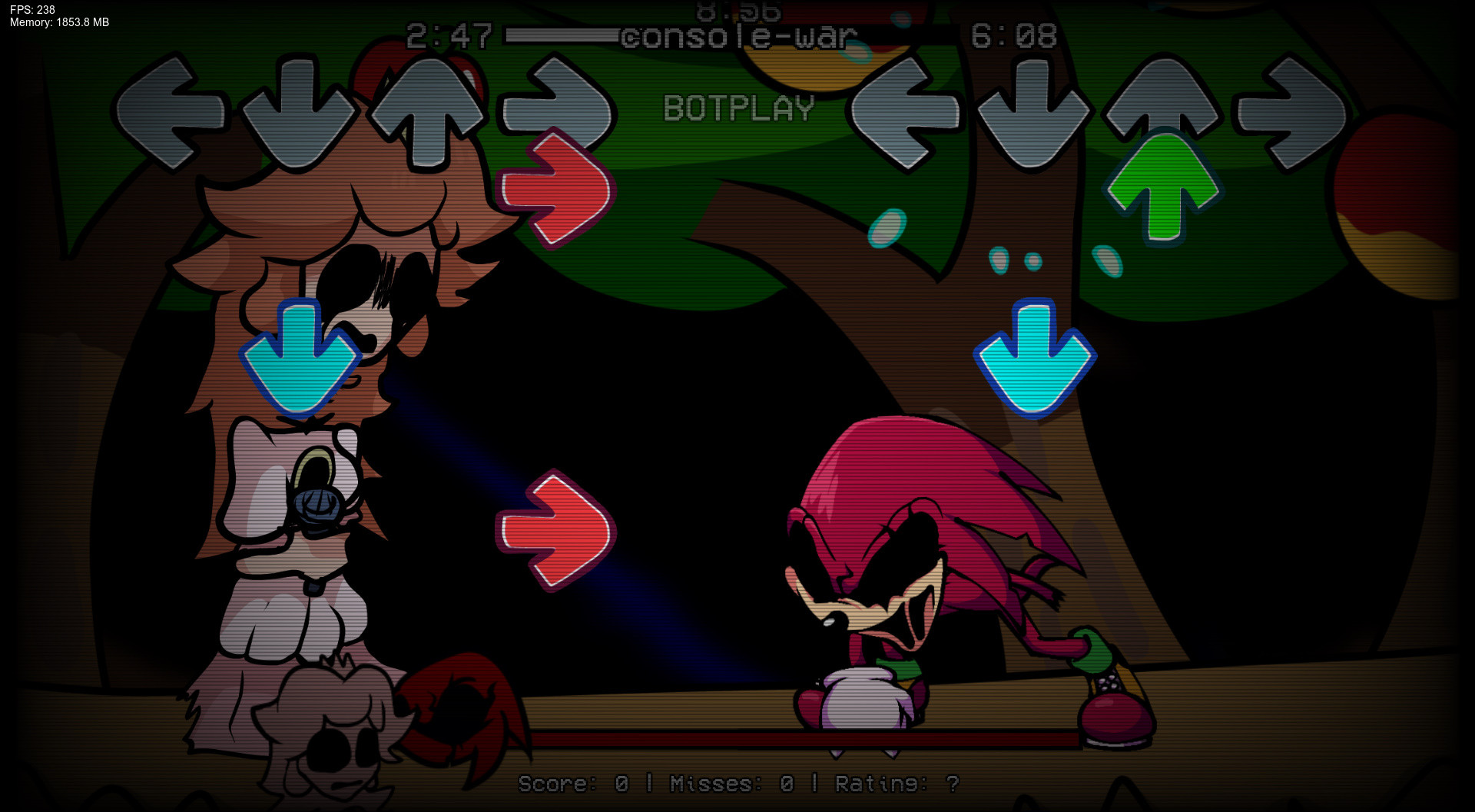Screen dimensions: 1475x812
Task: Toggle the BOTPLAY indicator
Action: pos(739,108)
